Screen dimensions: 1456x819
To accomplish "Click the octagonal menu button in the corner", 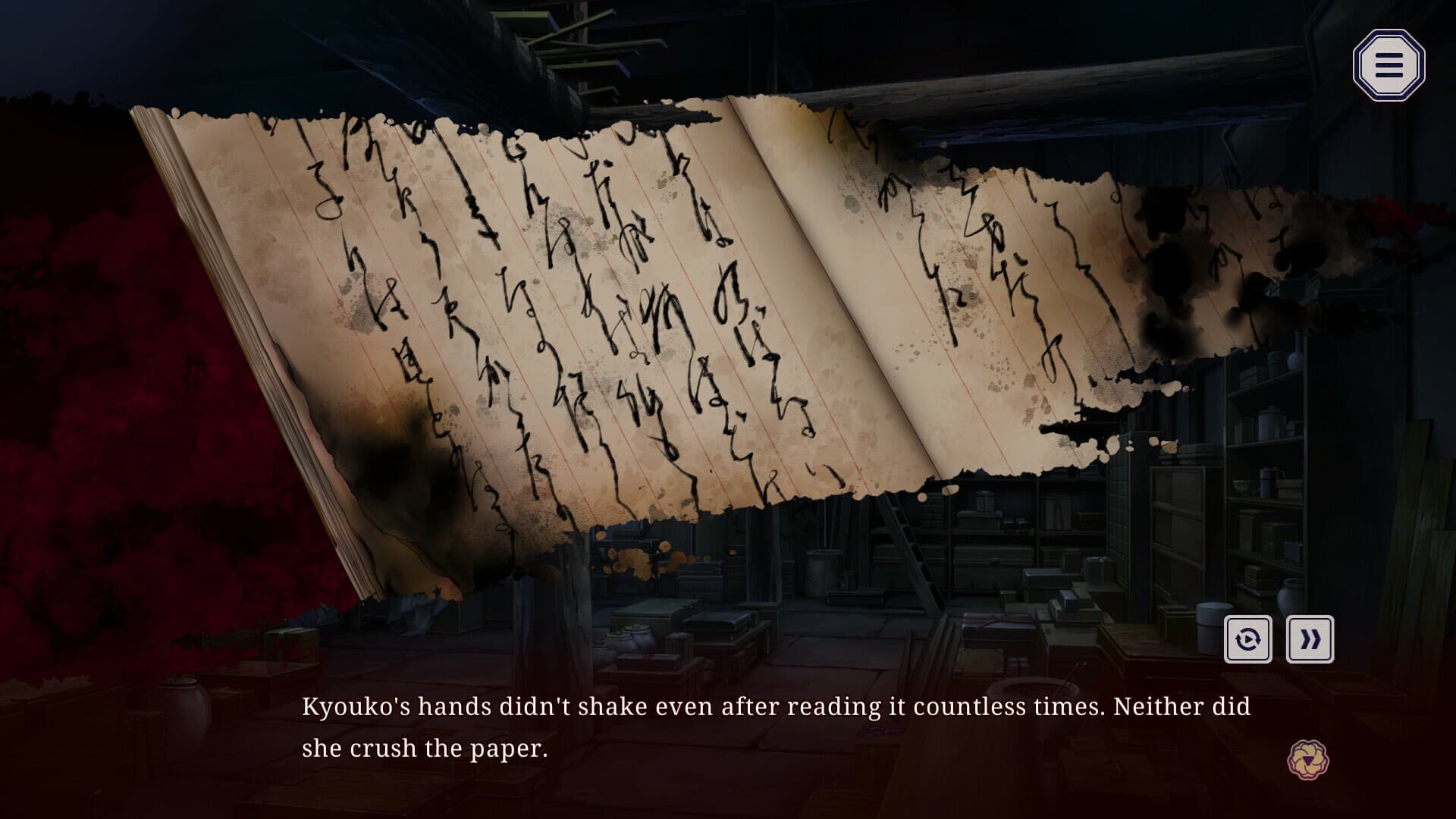I will [x=1389, y=67].
